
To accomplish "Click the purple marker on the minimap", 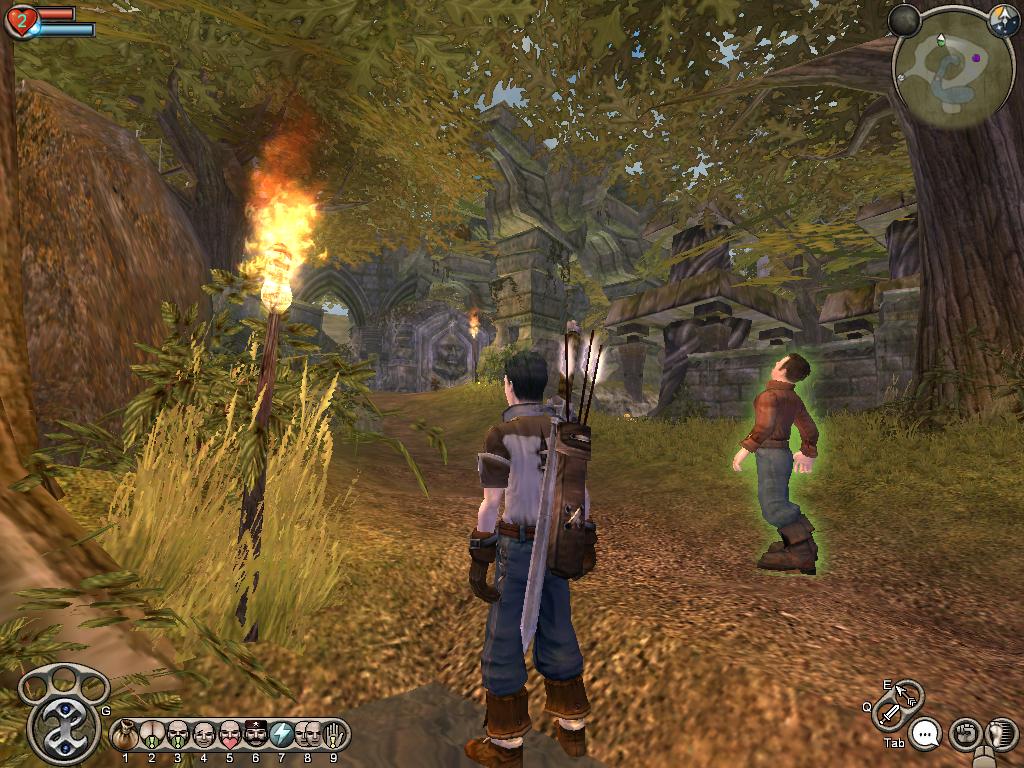I will click(x=975, y=58).
